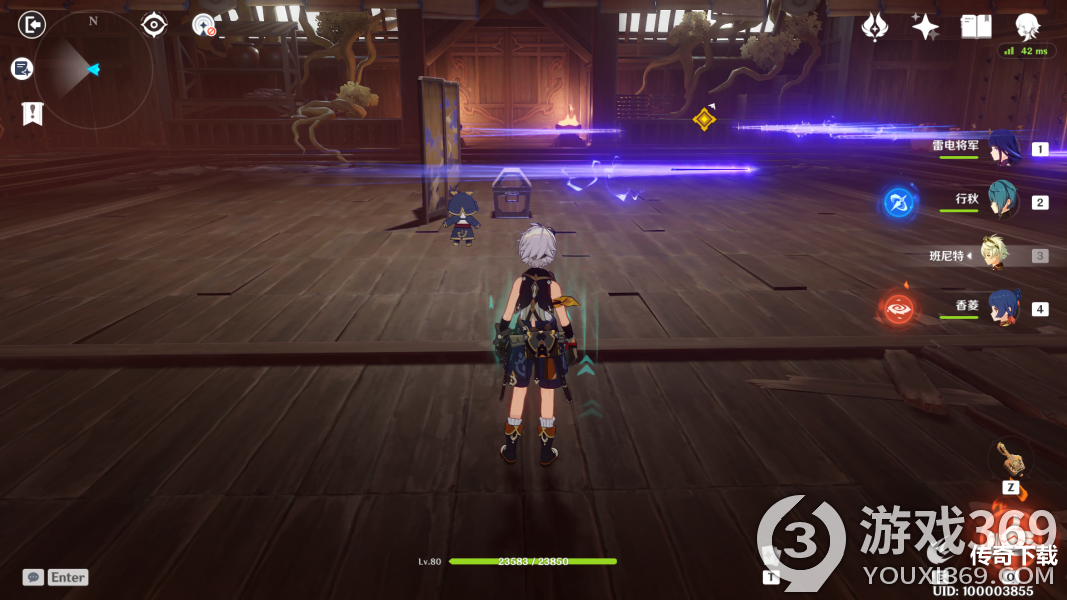
Task: Open the four-pointed star events icon
Action: coord(925,27)
